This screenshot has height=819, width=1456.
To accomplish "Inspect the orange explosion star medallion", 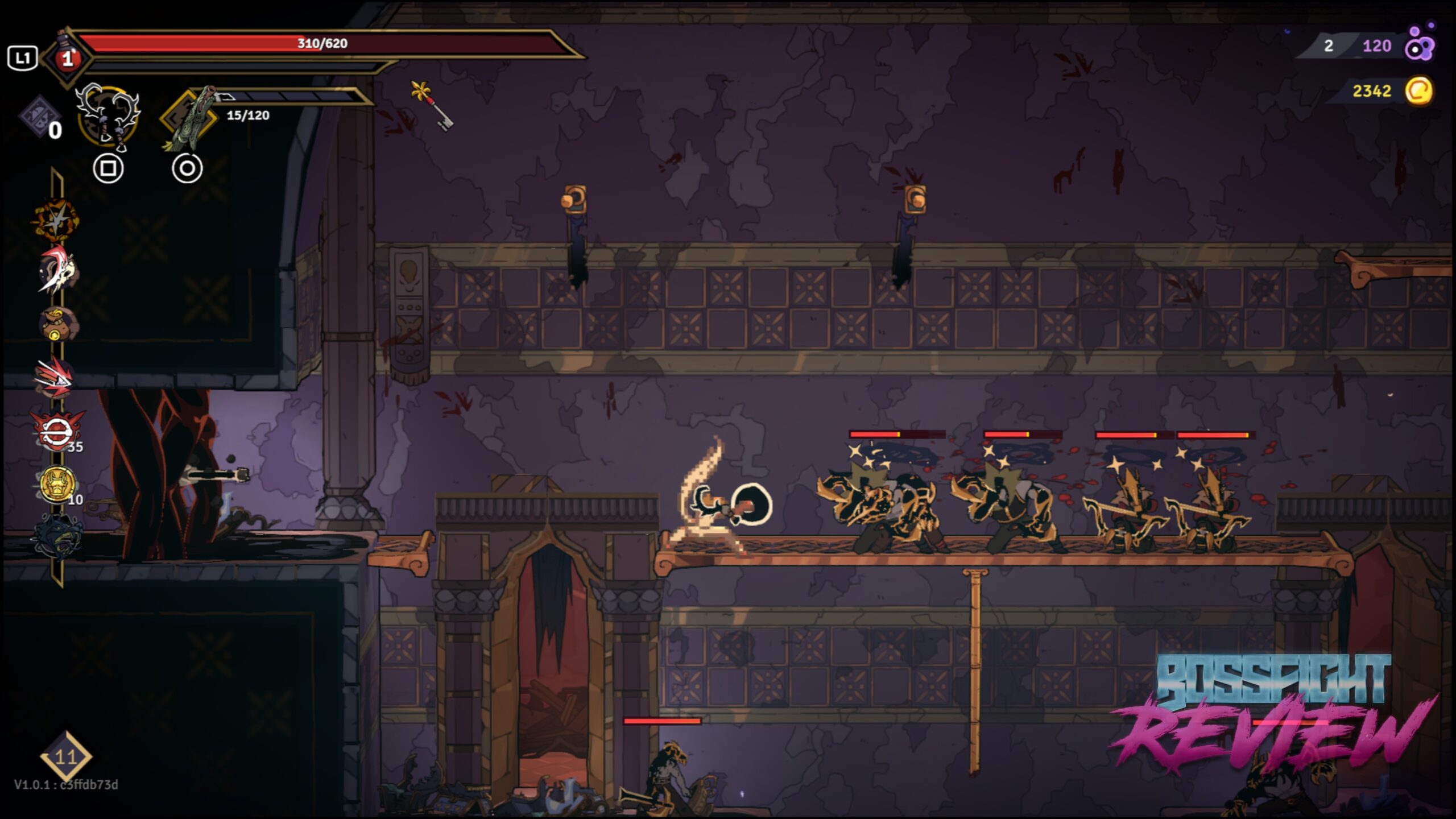I will pyautogui.click(x=55, y=220).
